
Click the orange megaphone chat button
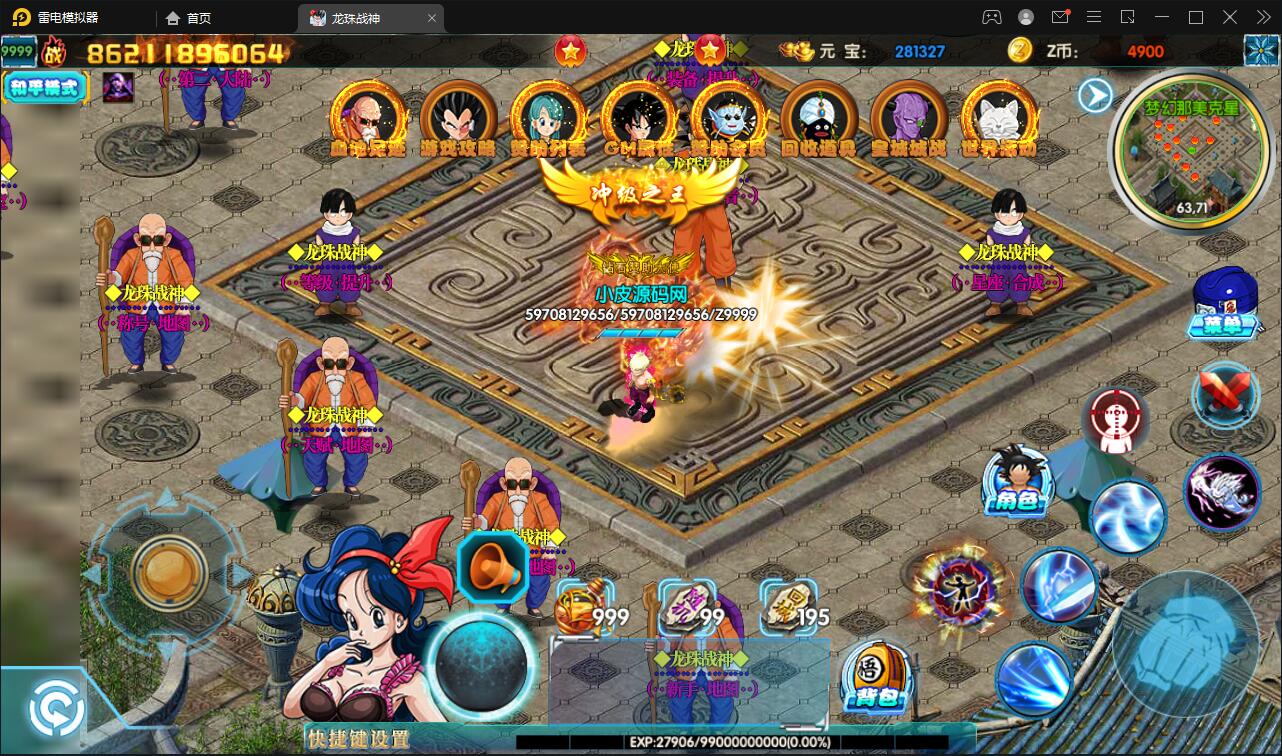coord(492,567)
